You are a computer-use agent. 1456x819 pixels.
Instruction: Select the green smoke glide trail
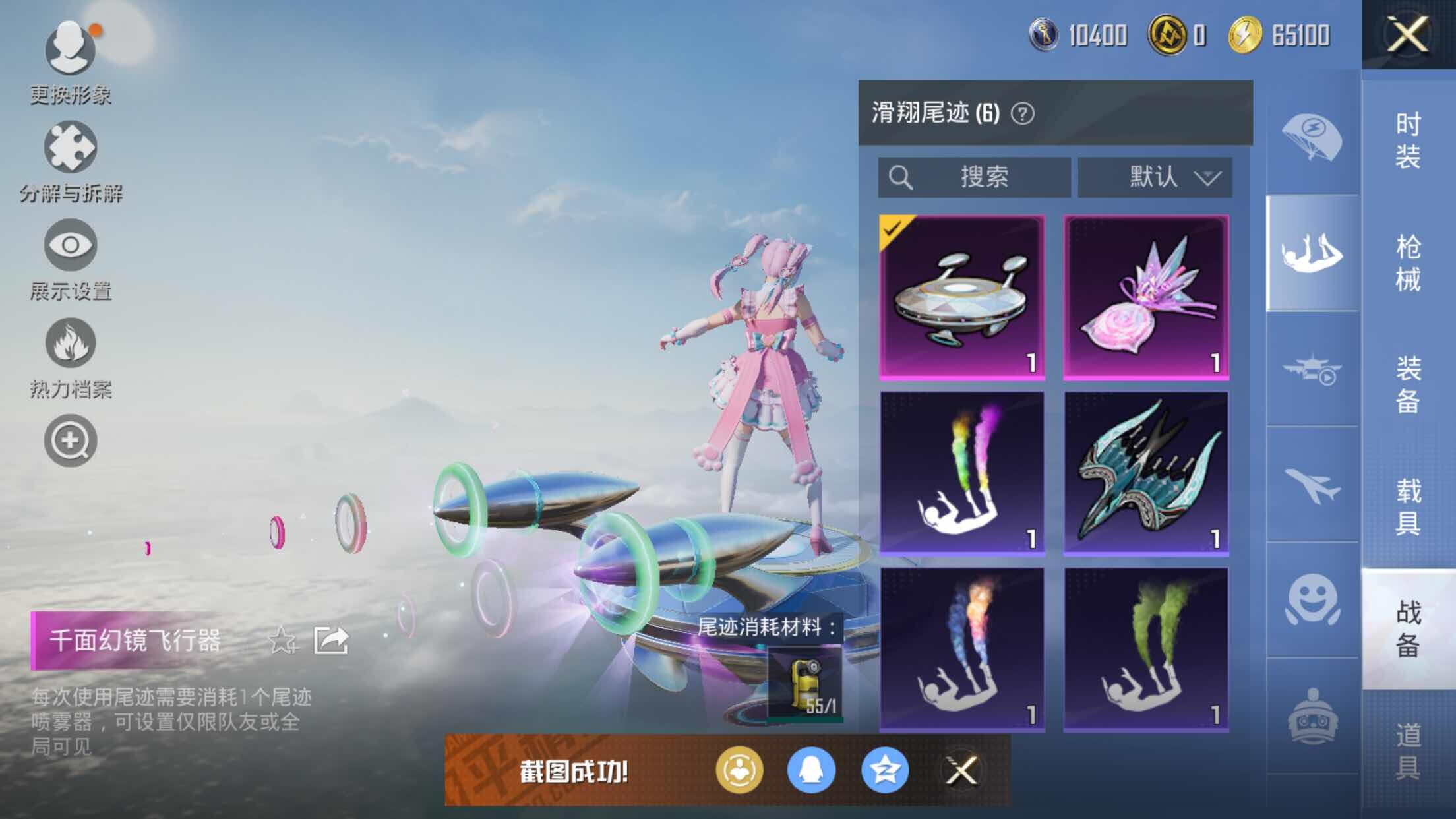coord(1145,650)
